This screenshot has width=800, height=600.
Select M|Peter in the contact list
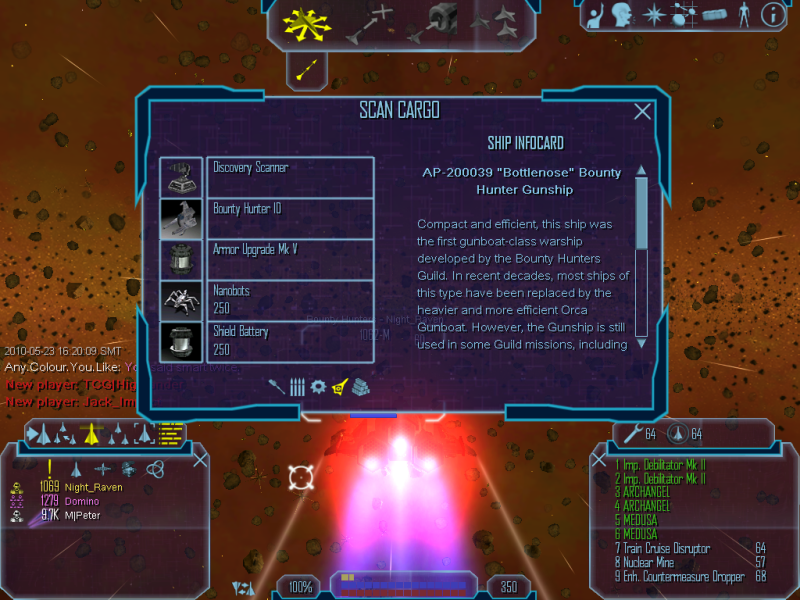[84, 515]
